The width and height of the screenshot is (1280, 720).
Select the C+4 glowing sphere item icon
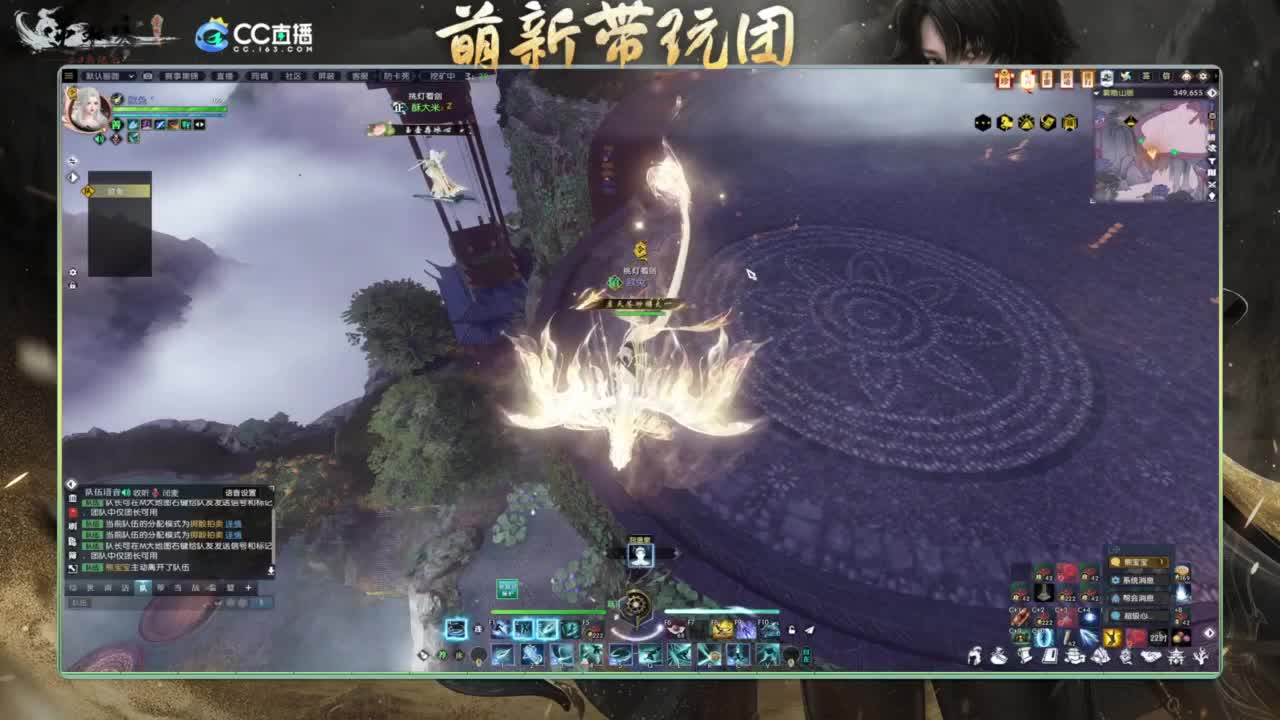pos(1089,616)
